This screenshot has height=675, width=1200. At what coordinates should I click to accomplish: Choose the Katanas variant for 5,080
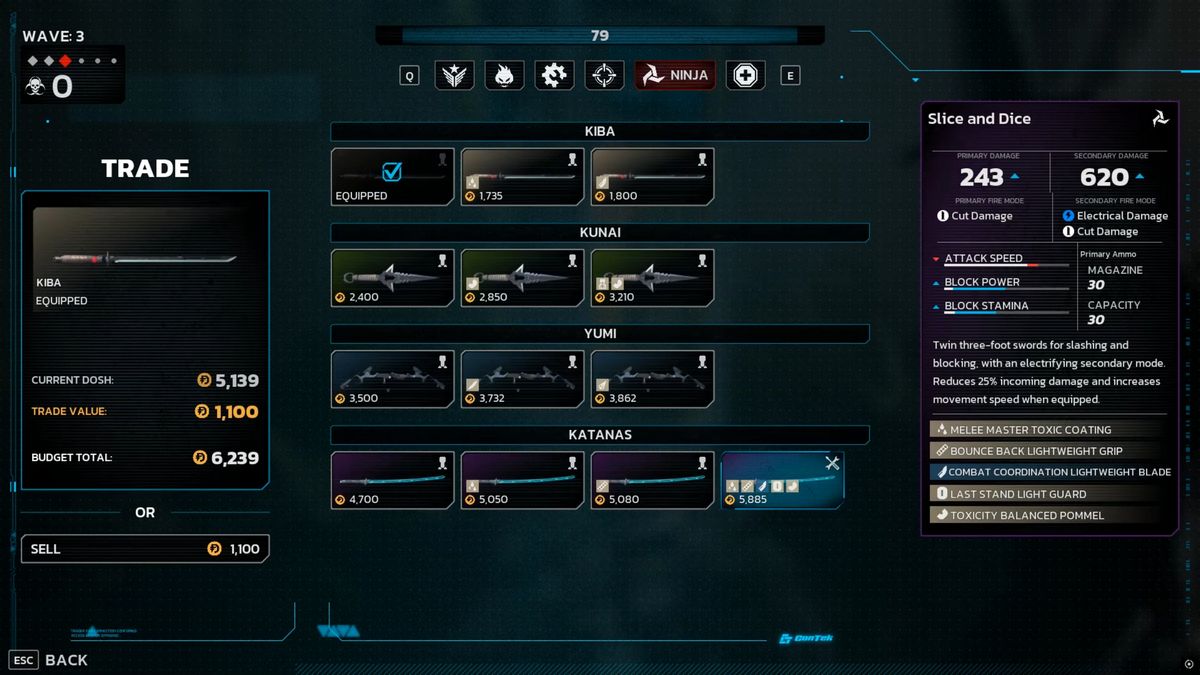652,480
